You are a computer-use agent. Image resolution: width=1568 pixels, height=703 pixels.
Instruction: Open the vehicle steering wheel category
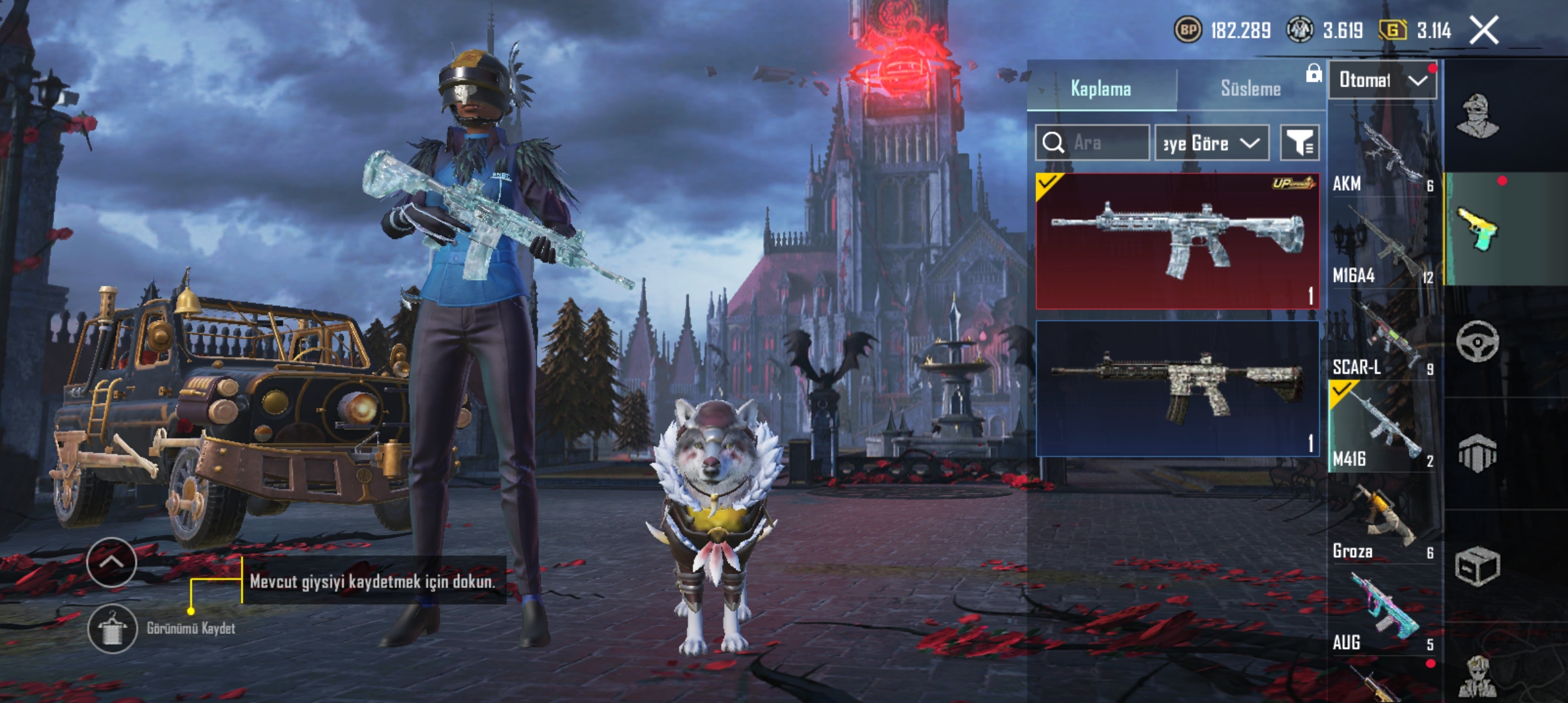pyautogui.click(x=1477, y=341)
